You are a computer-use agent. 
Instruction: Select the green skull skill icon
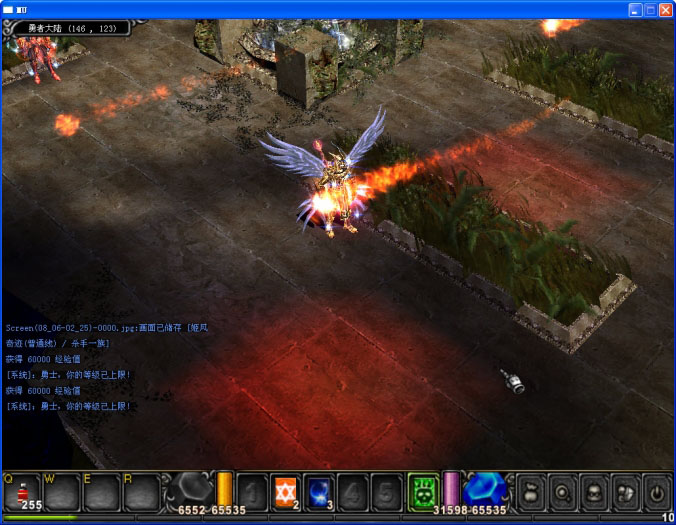tap(424, 493)
